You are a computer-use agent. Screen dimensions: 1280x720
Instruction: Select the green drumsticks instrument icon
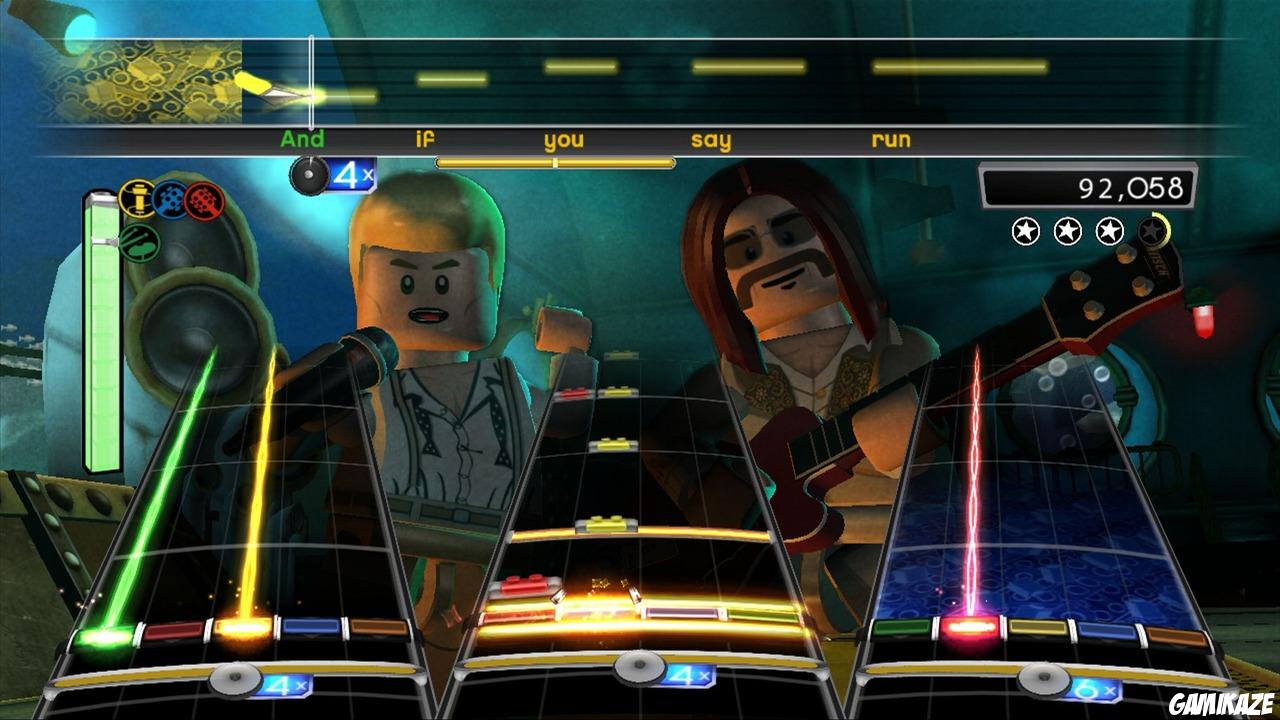click(139, 242)
